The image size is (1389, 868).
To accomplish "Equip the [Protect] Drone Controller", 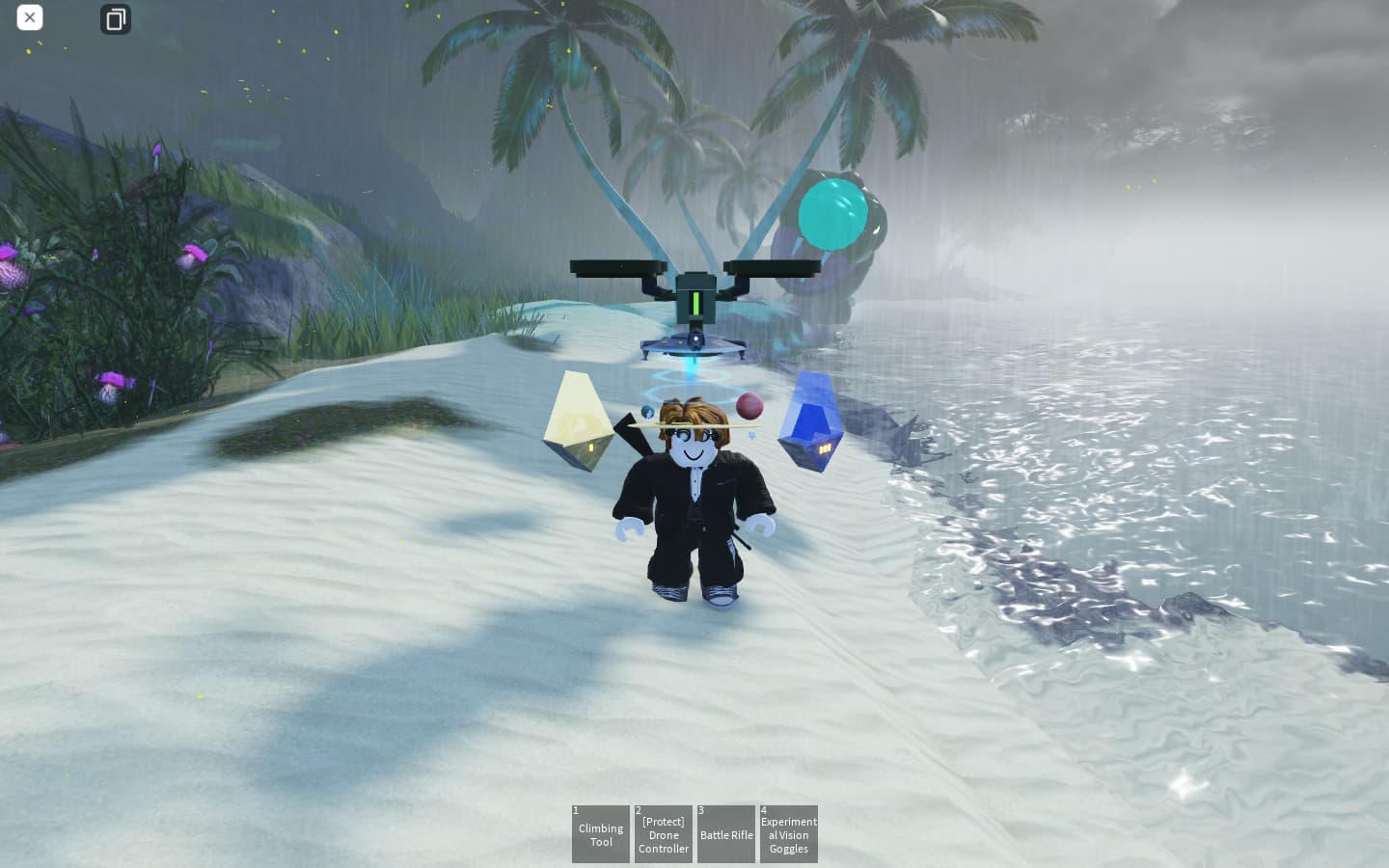I will (x=664, y=834).
